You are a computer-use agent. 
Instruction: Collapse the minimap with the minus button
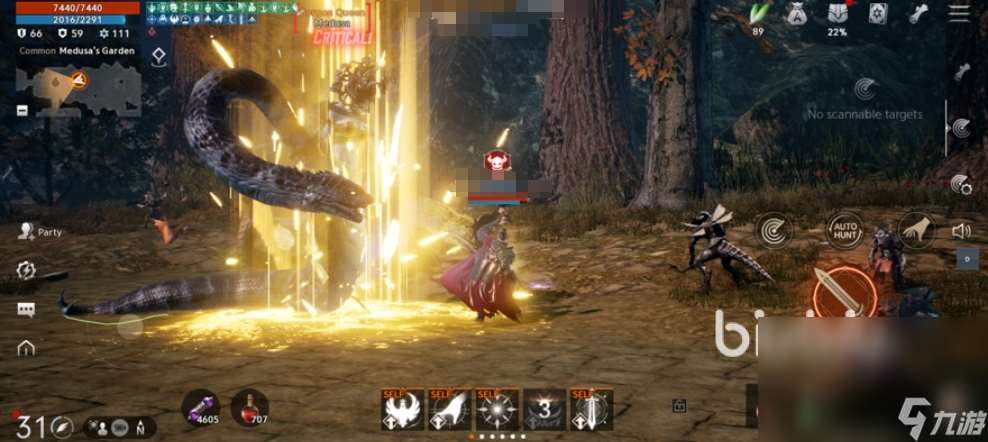point(22,111)
